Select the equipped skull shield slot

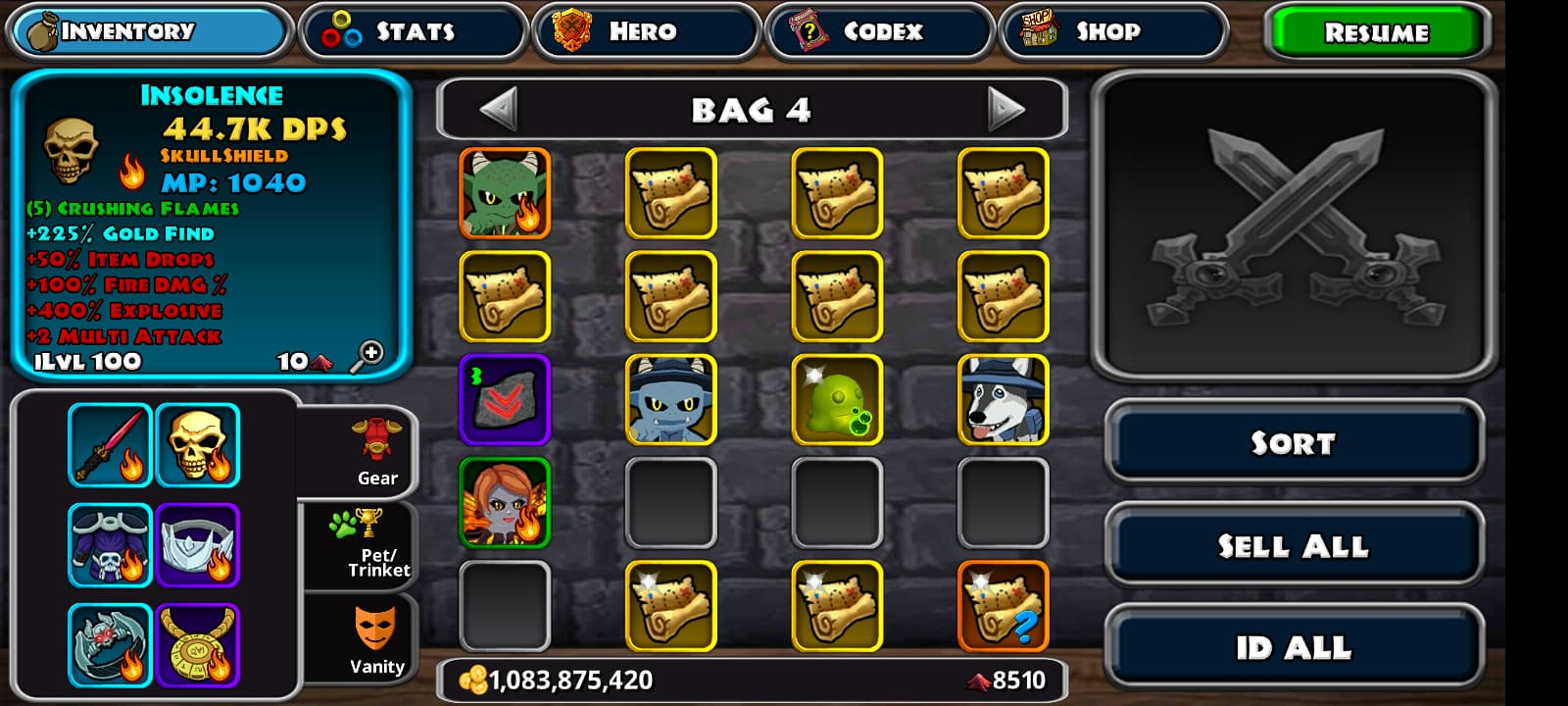pyautogui.click(x=198, y=445)
